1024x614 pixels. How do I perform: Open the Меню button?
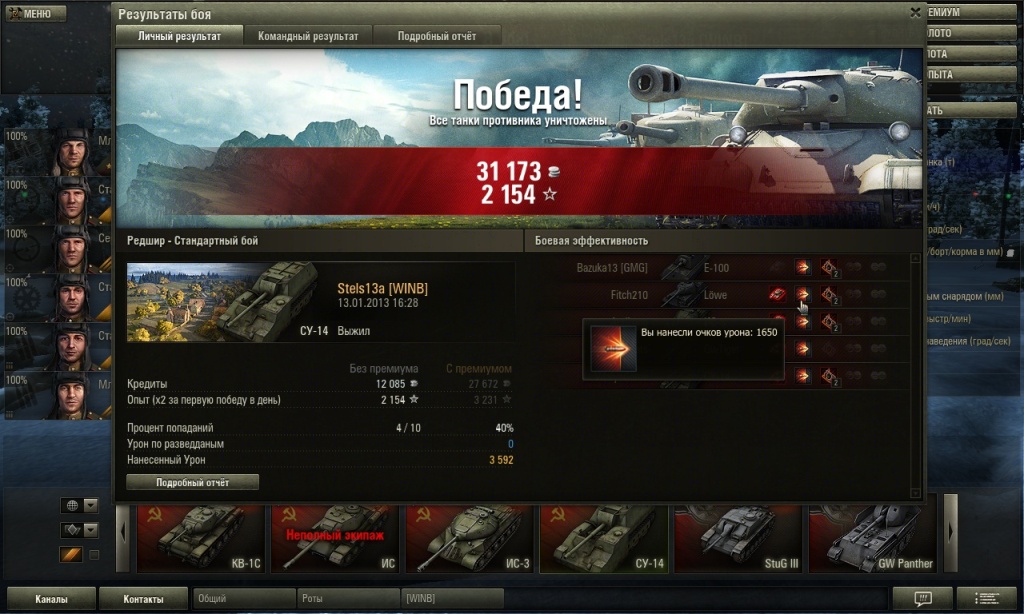pyautogui.click(x=35, y=14)
